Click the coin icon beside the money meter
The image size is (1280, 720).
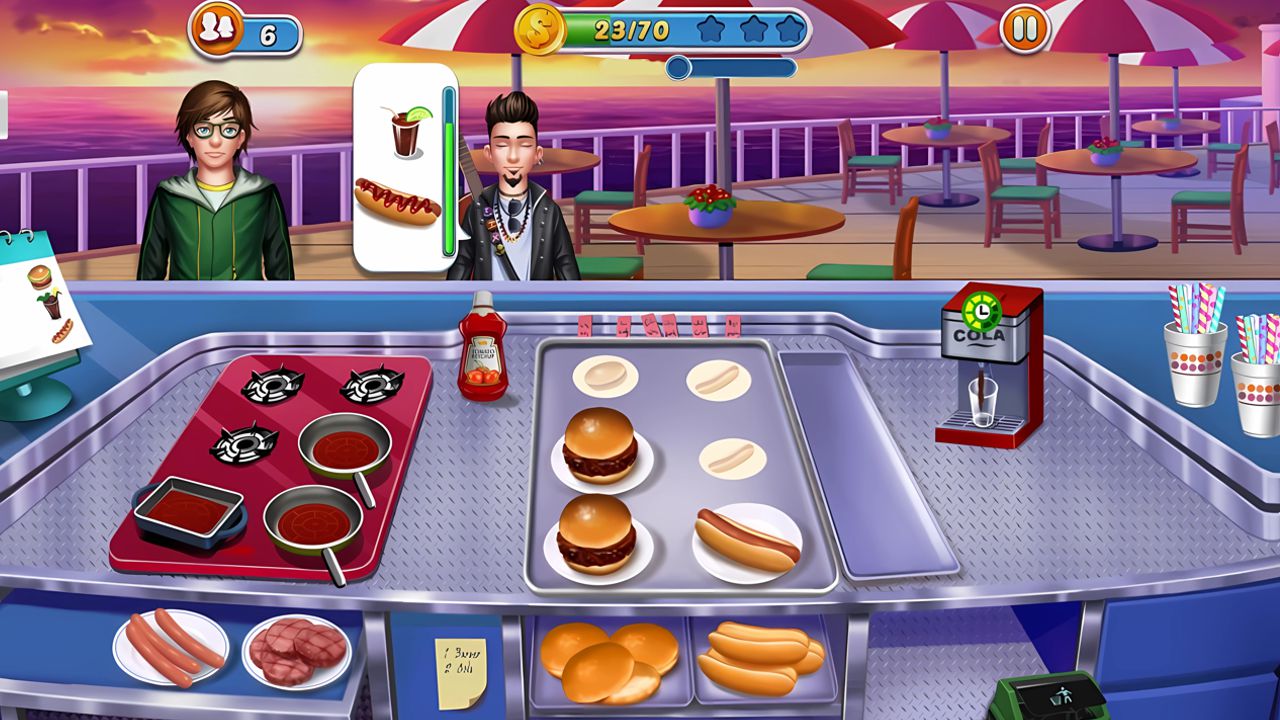click(541, 30)
